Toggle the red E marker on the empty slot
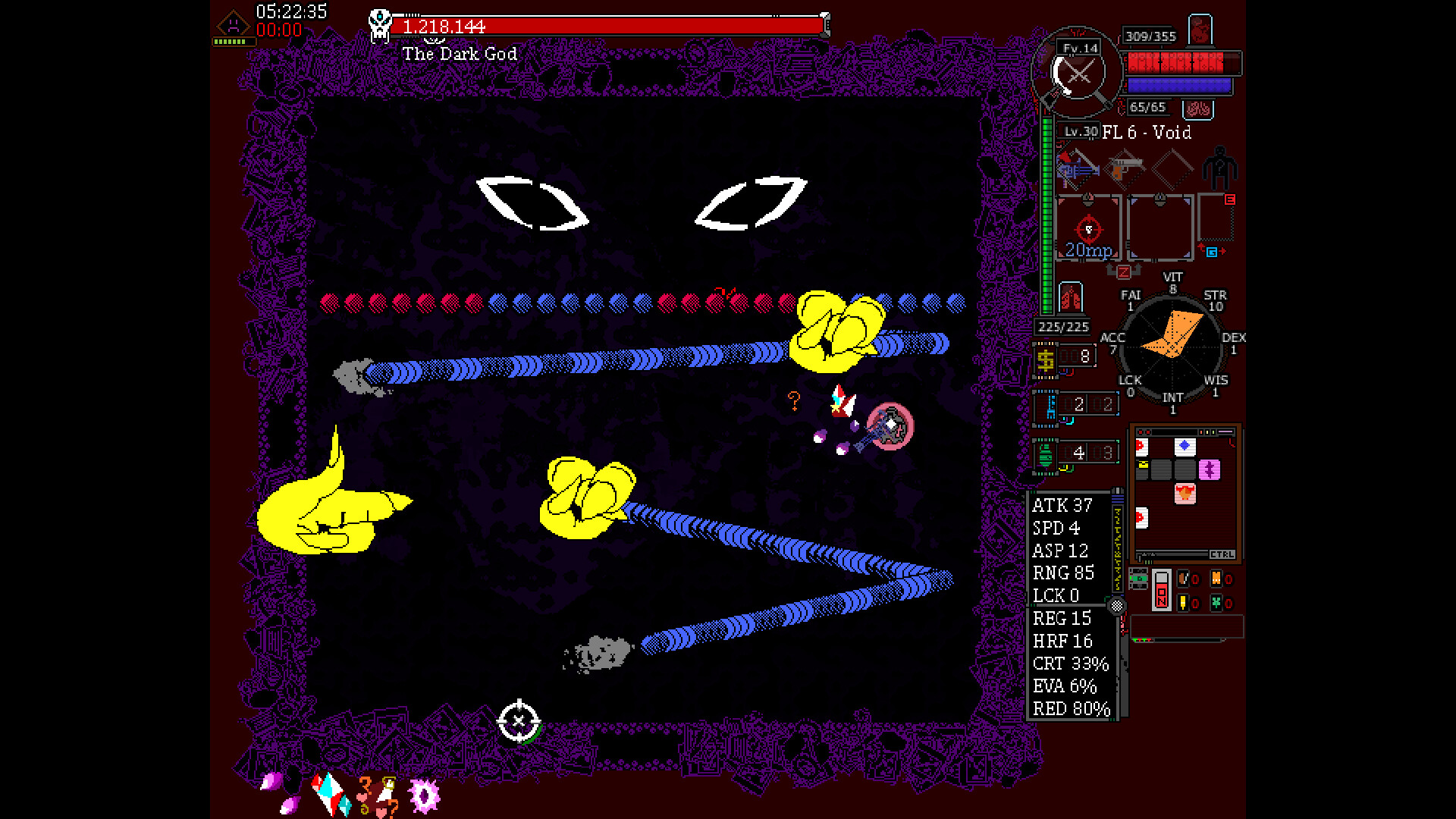The width and height of the screenshot is (1456, 819). 1229,200
